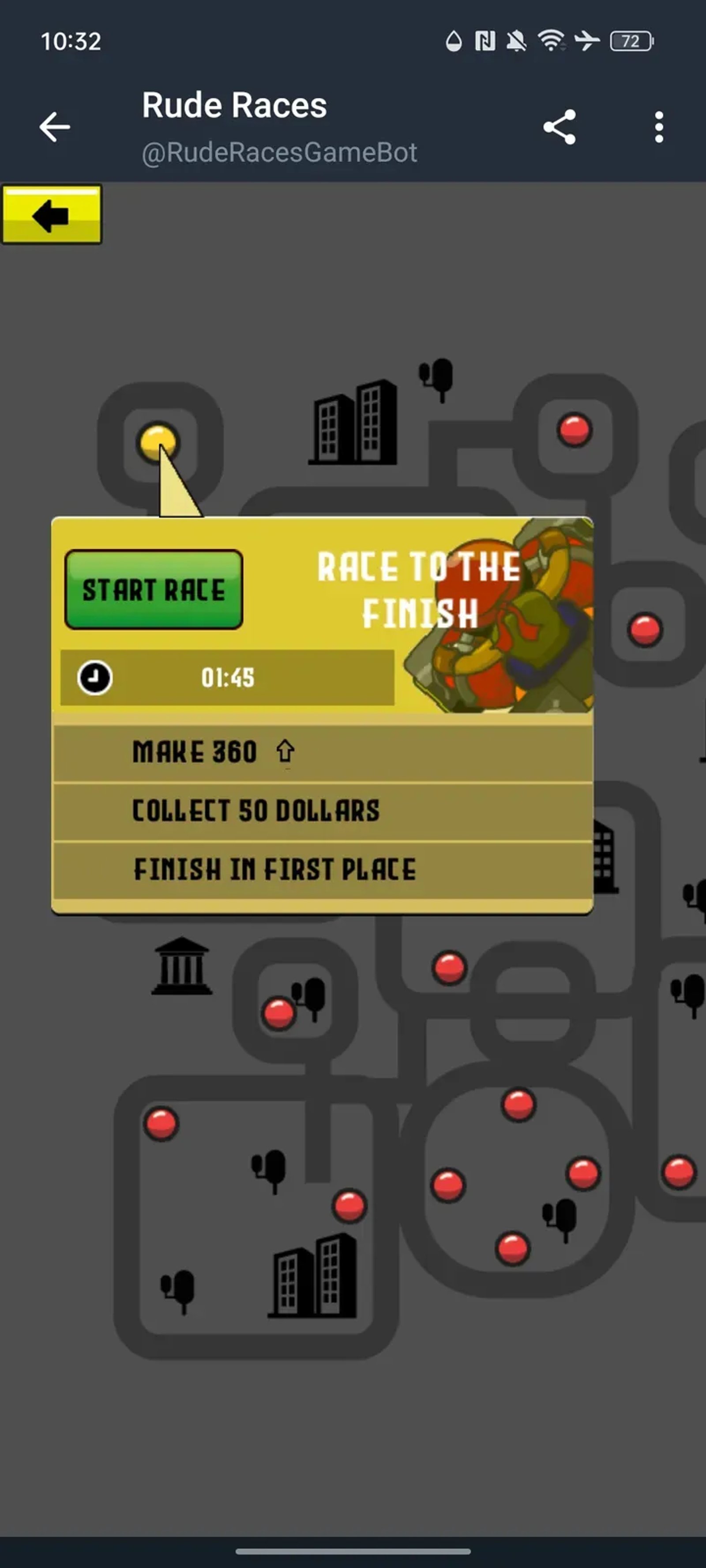Expand the MAKE 360 objective row

195,752
